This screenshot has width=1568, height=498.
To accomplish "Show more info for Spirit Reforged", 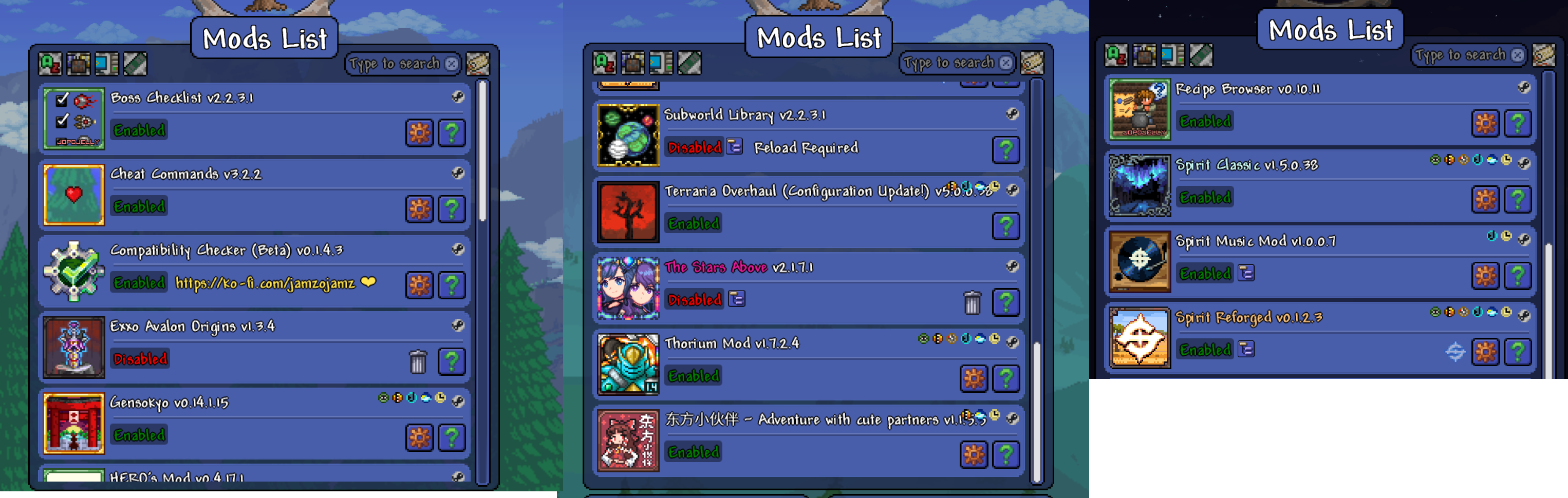I will [x=1518, y=352].
